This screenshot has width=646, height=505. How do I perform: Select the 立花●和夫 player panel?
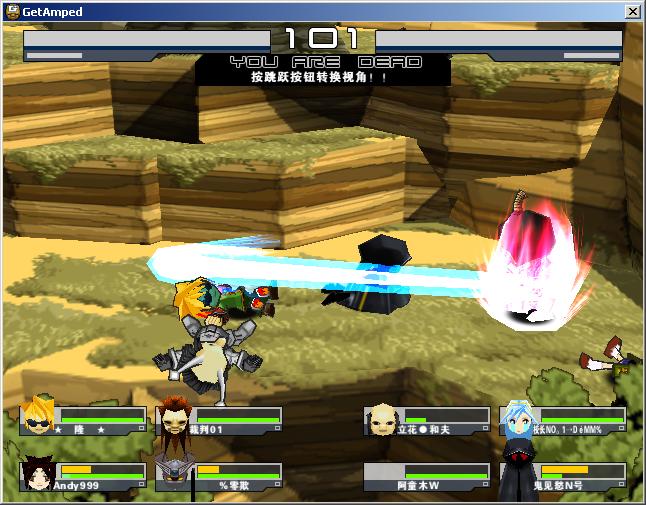point(426,421)
